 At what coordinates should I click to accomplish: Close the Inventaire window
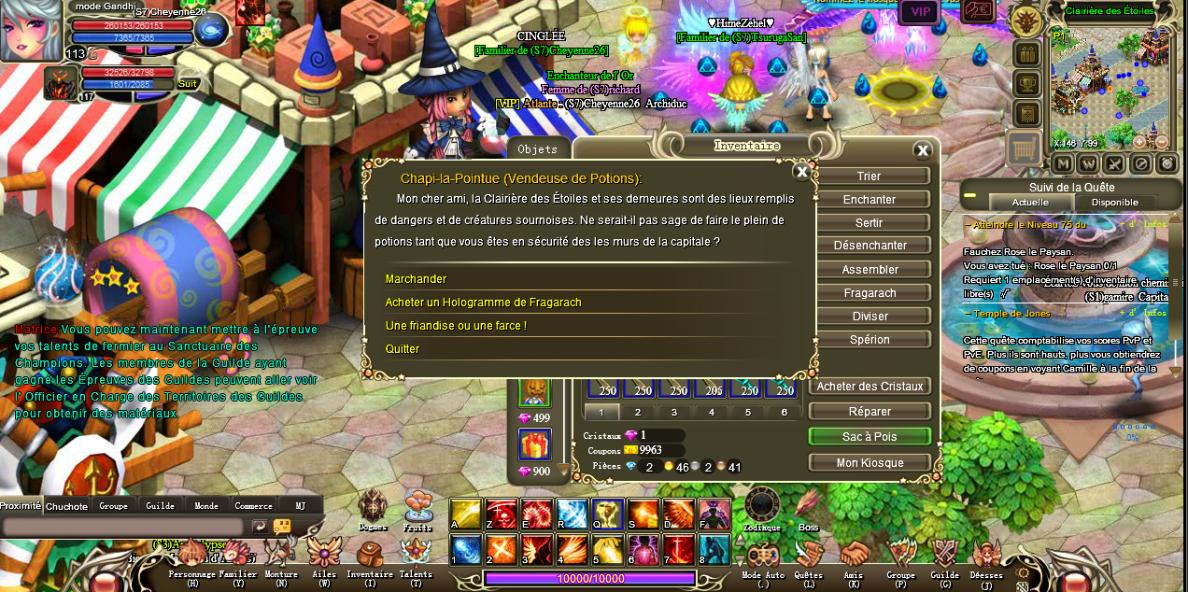(x=922, y=151)
